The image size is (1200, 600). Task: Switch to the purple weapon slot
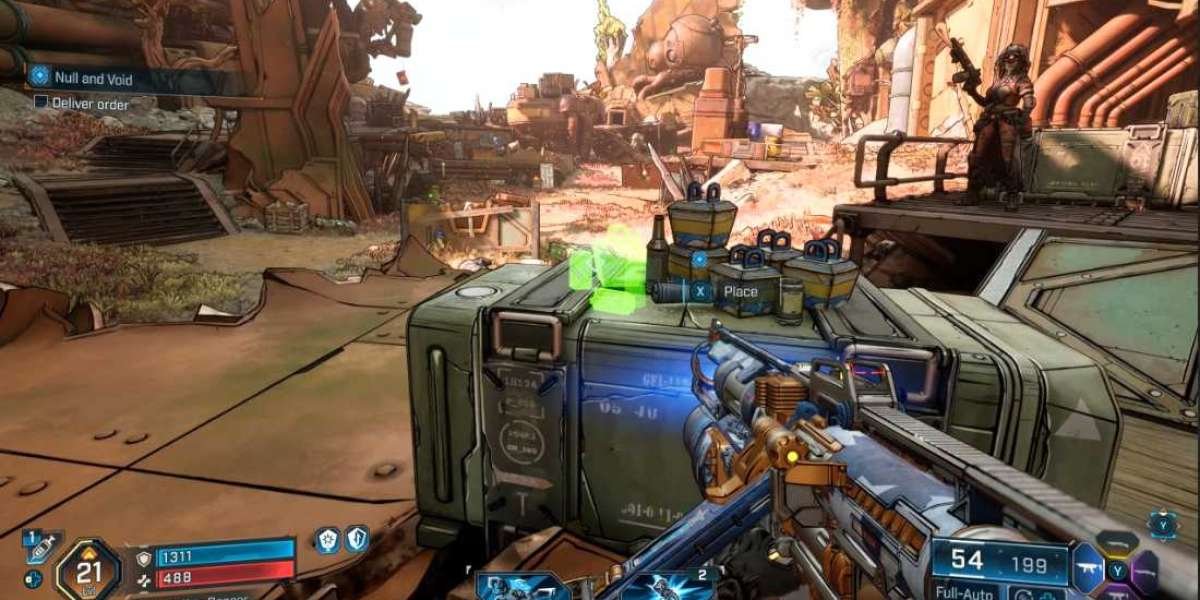click(1146, 570)
